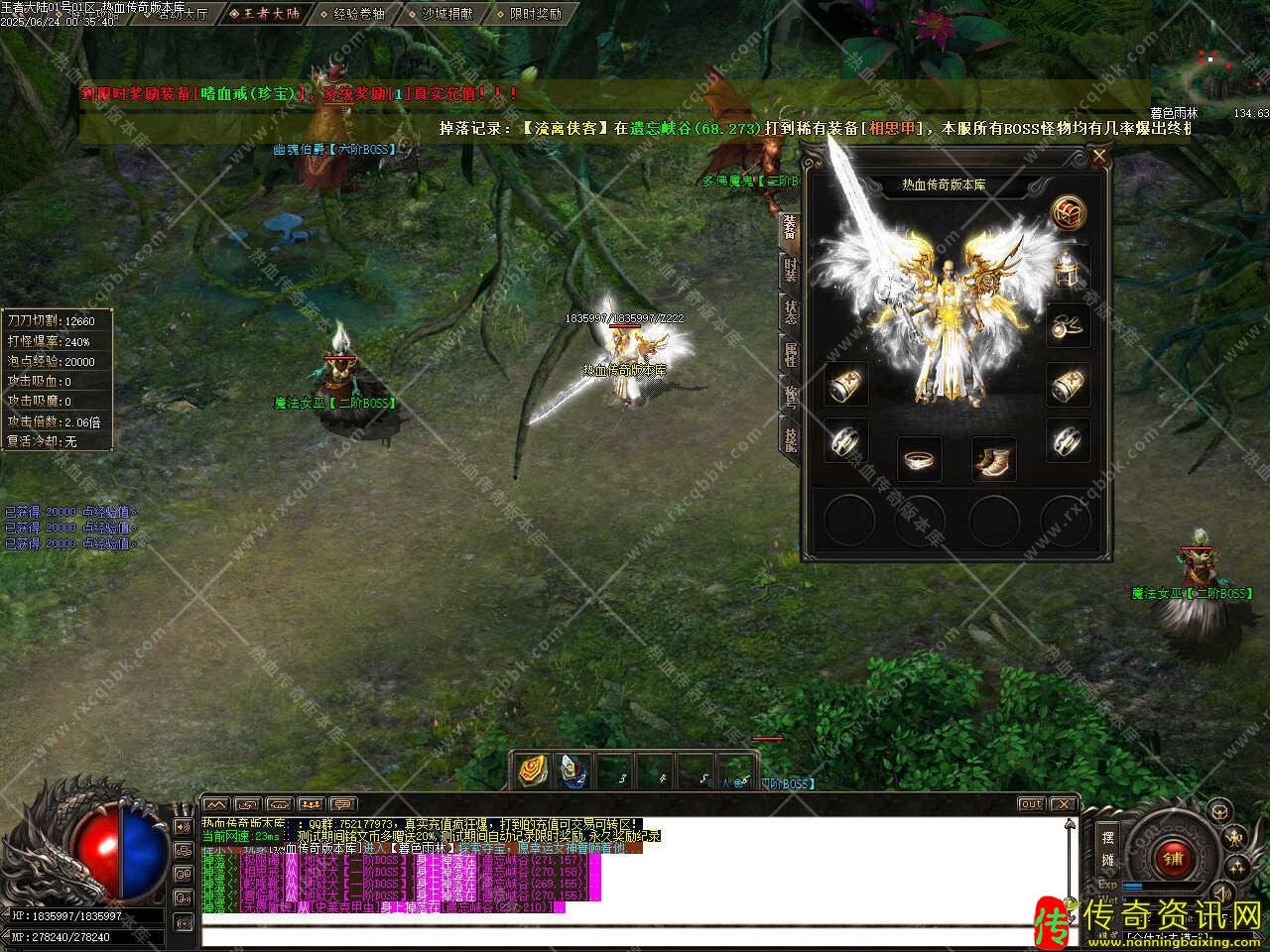Open the 经验卷轴 experience scroll menu
Image resolution: width=1270 pixels, height=952 pixels.
(356, 14)
